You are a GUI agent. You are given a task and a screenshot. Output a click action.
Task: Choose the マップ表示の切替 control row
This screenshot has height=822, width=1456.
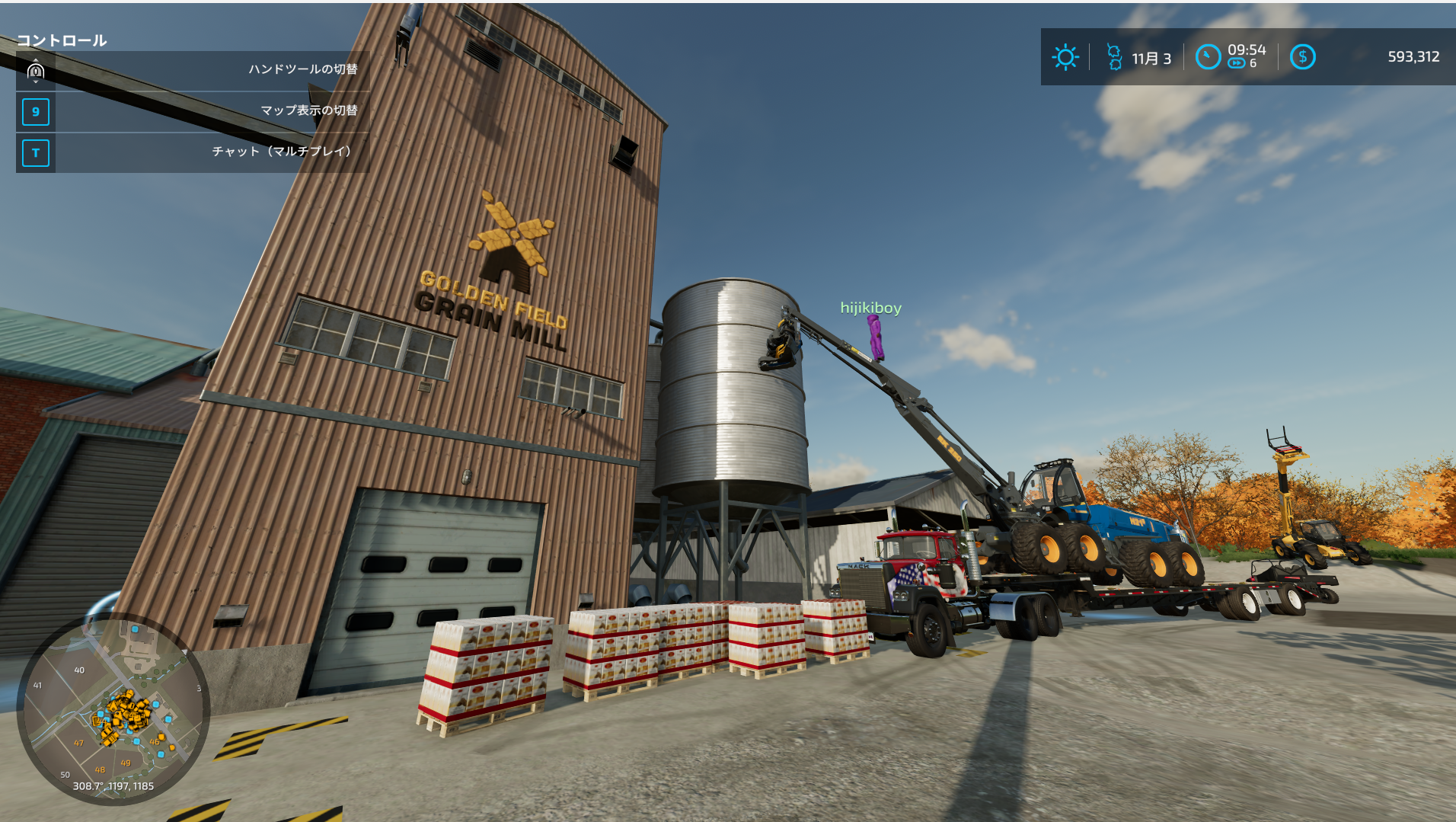[x=193, y=111]
